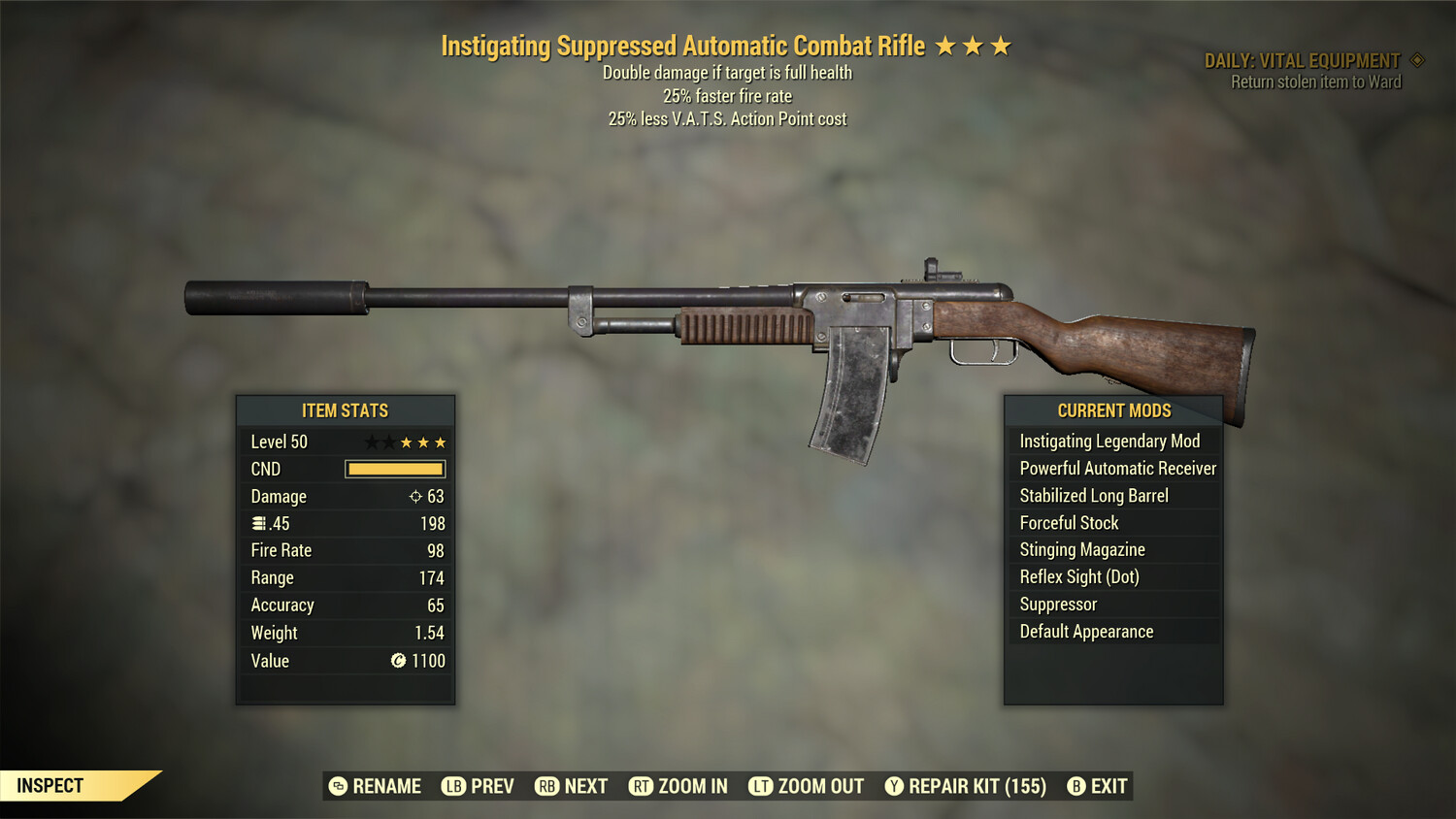Click the LT button icon for Zoom Out
Viewport: 1456px width, 819px height.
tap(761, 786)
